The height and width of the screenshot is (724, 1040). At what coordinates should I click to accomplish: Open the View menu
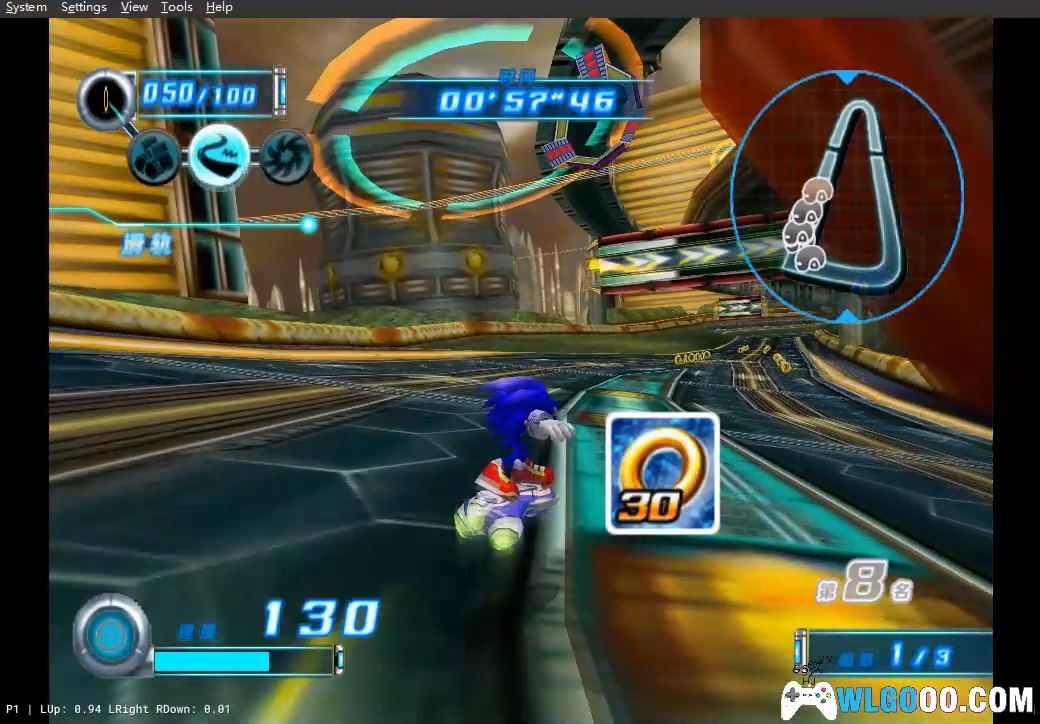click(134, 7)
